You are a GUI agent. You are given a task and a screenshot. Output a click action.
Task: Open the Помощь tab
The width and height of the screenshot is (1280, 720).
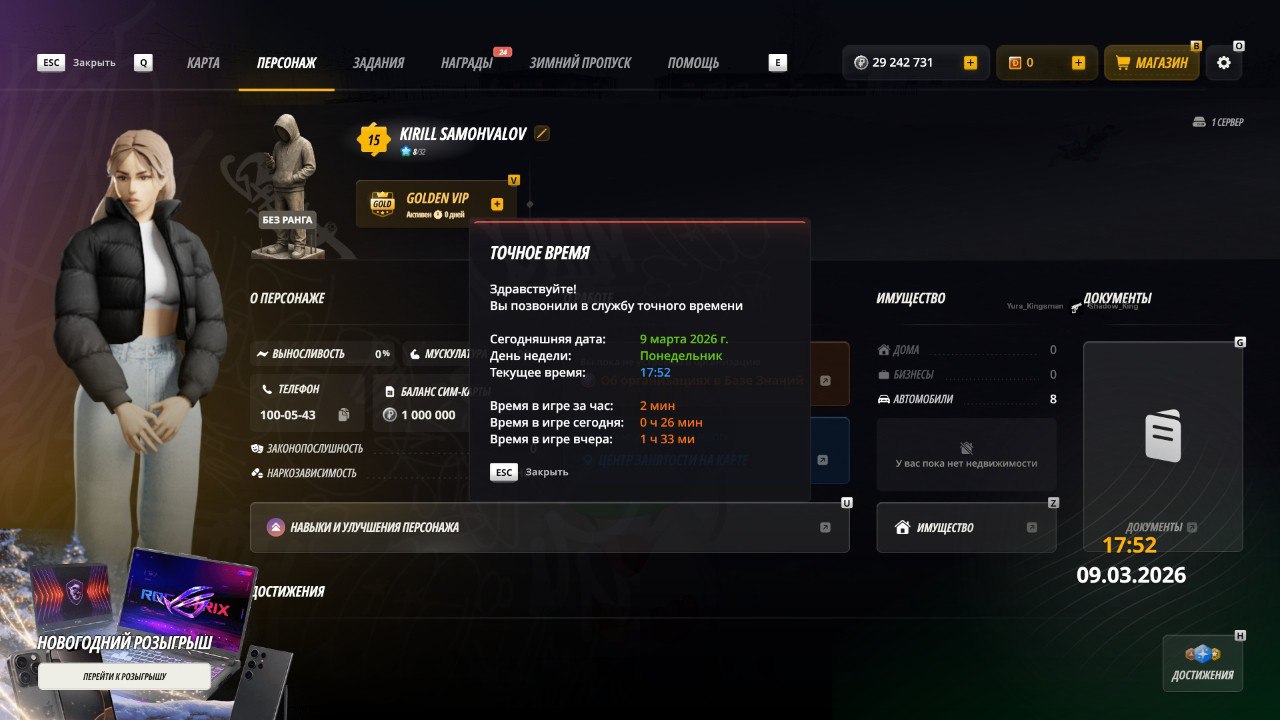pos(693,63)
